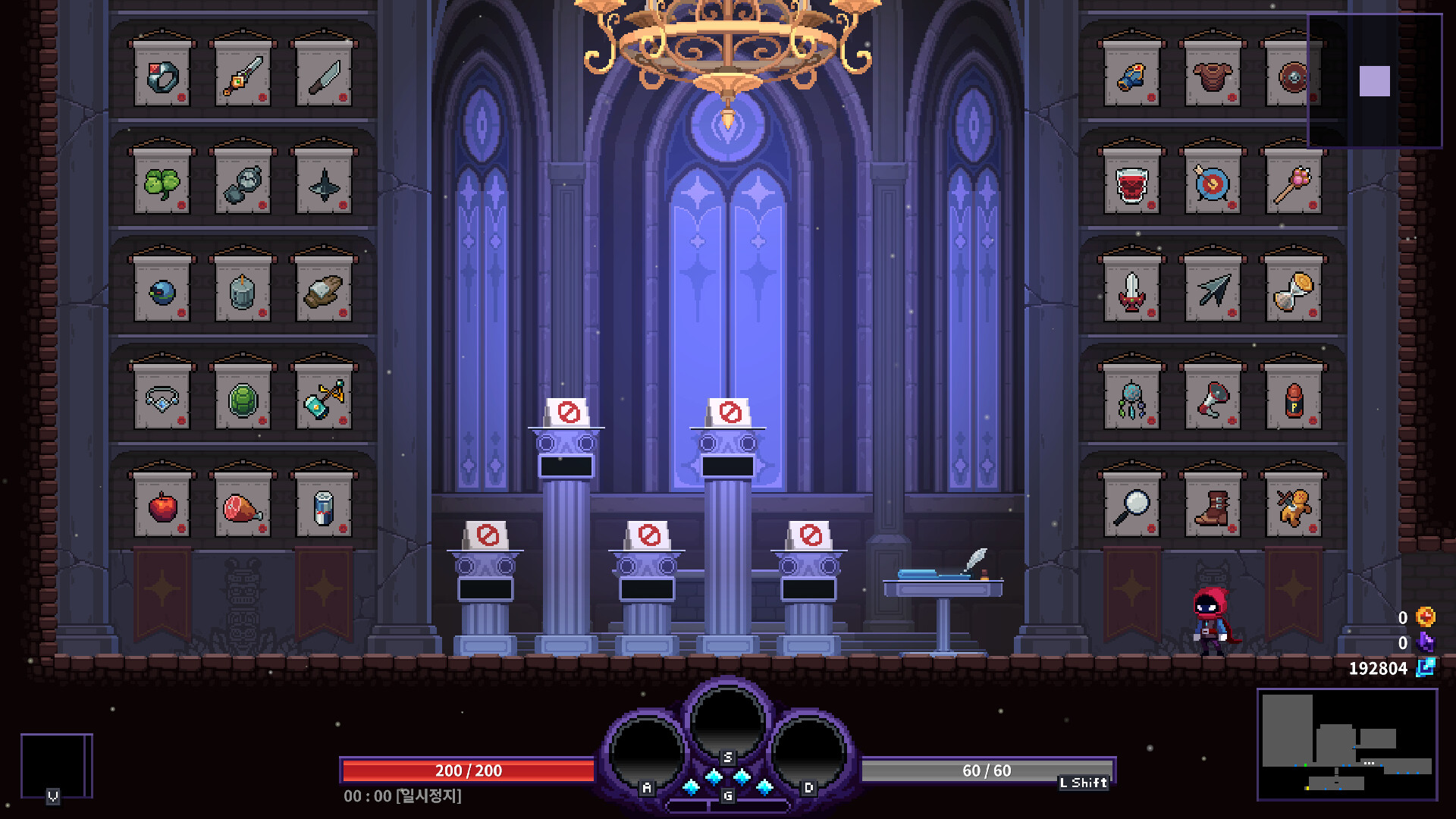This screenshot has width=1456, height=819.
Task: Select the gingerbread man item on the right shelf
Action: tap(1293, 504)
